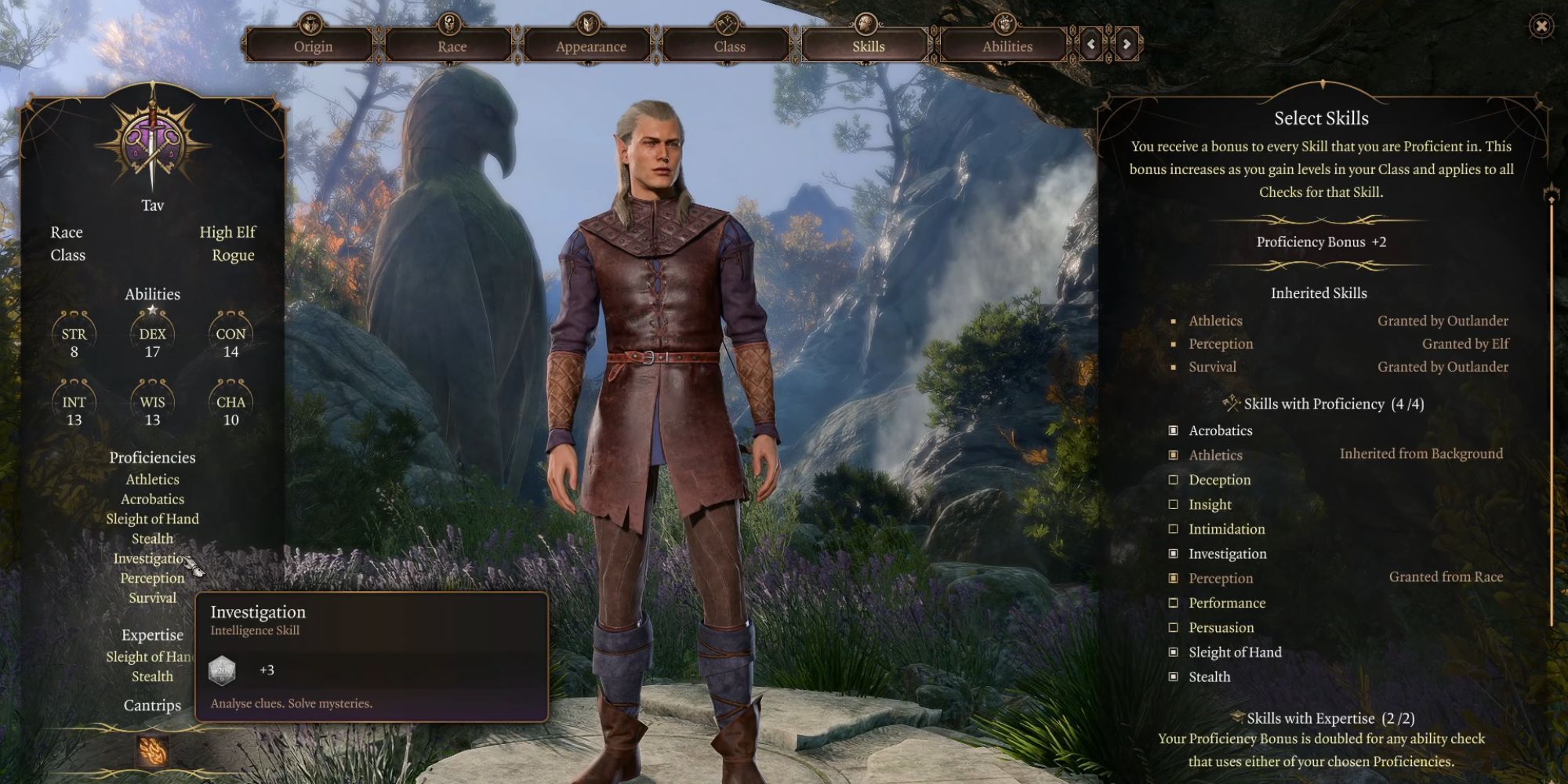Click the fire cantrip icon

pos(152,751)
